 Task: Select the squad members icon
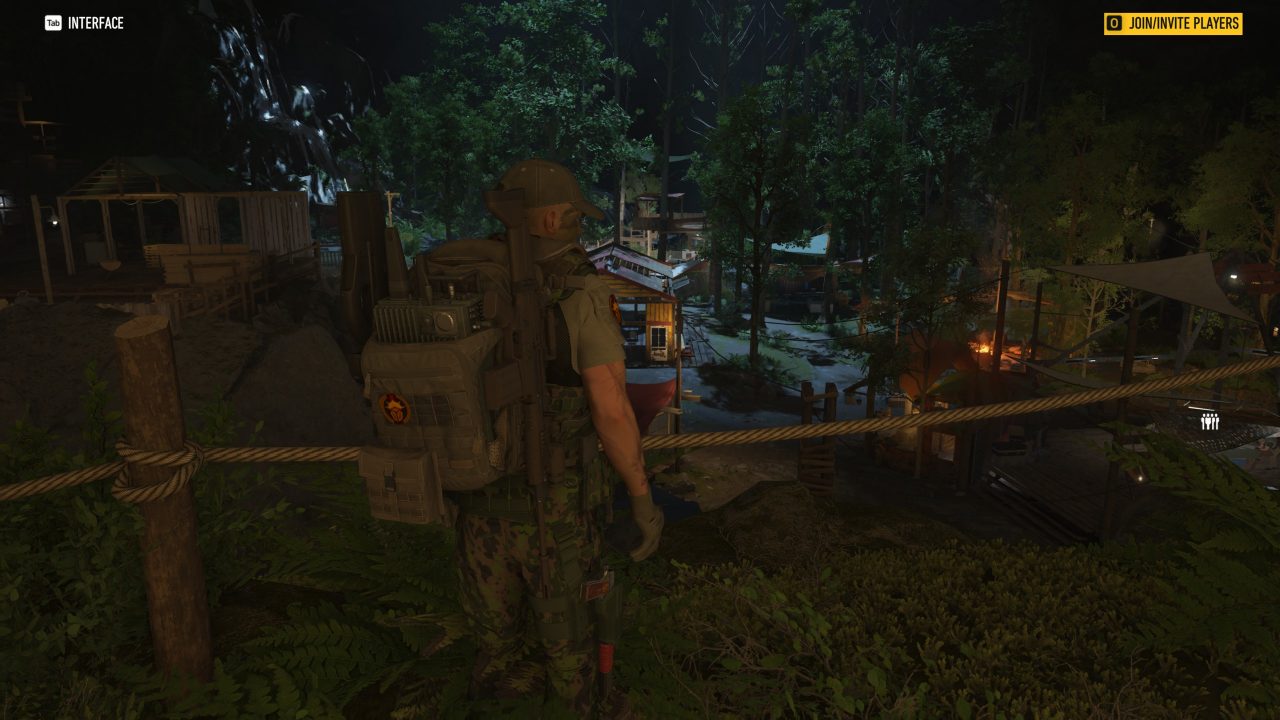tap(1210, 422)
